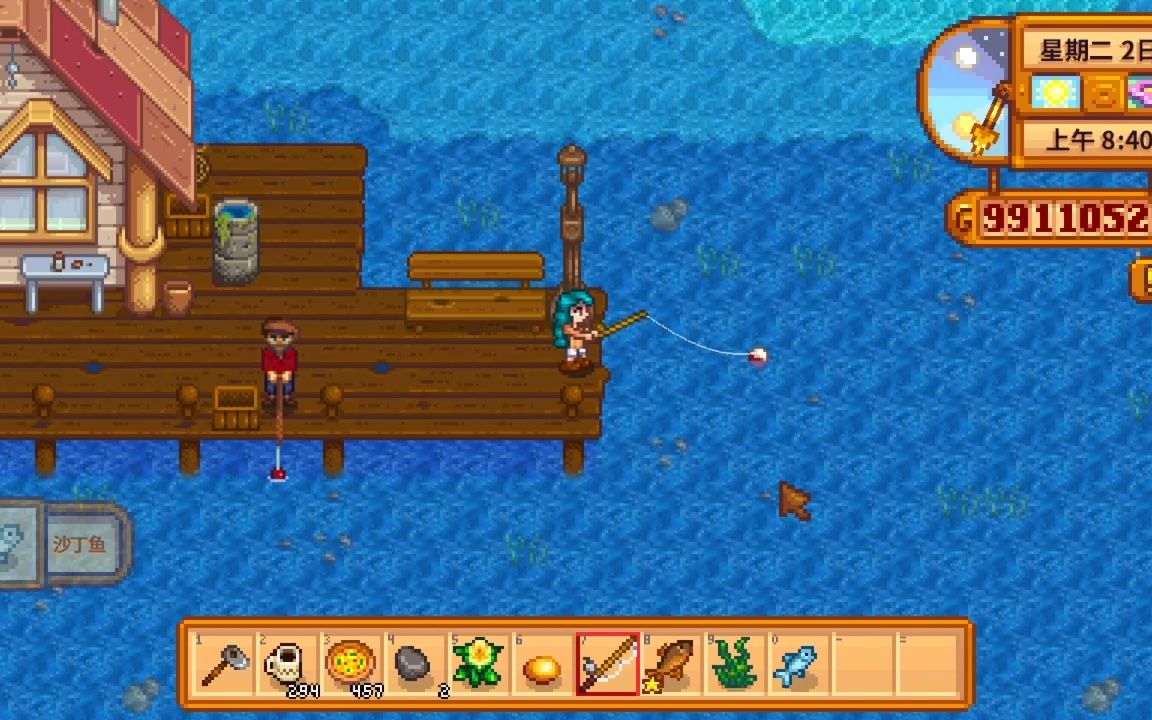
Task: Select the pan tool in slot 1
Action: pyautogui.click(x=224, y=664)
